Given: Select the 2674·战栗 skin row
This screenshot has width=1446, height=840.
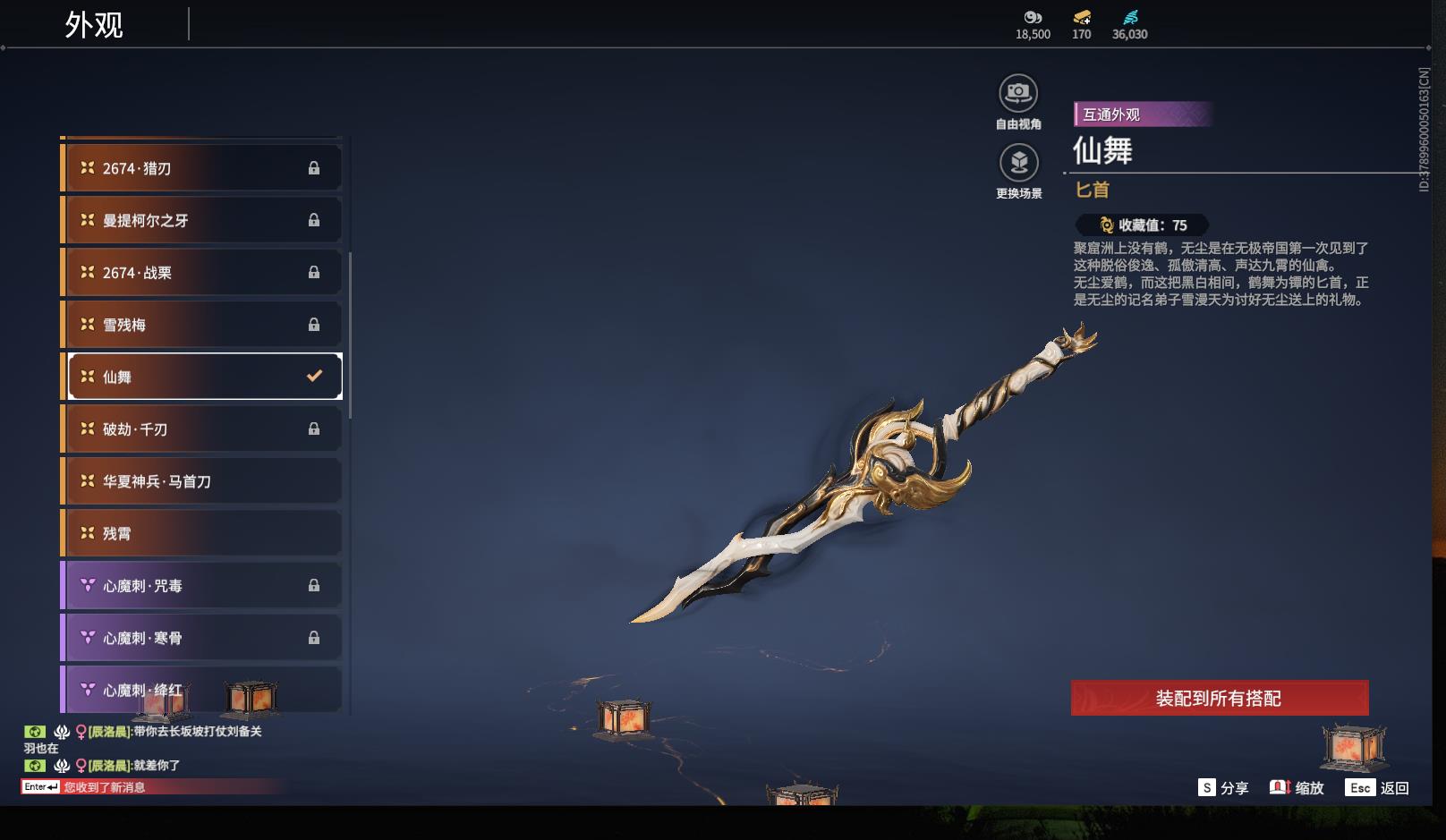Looking at the screenshot, I should 203,272.
